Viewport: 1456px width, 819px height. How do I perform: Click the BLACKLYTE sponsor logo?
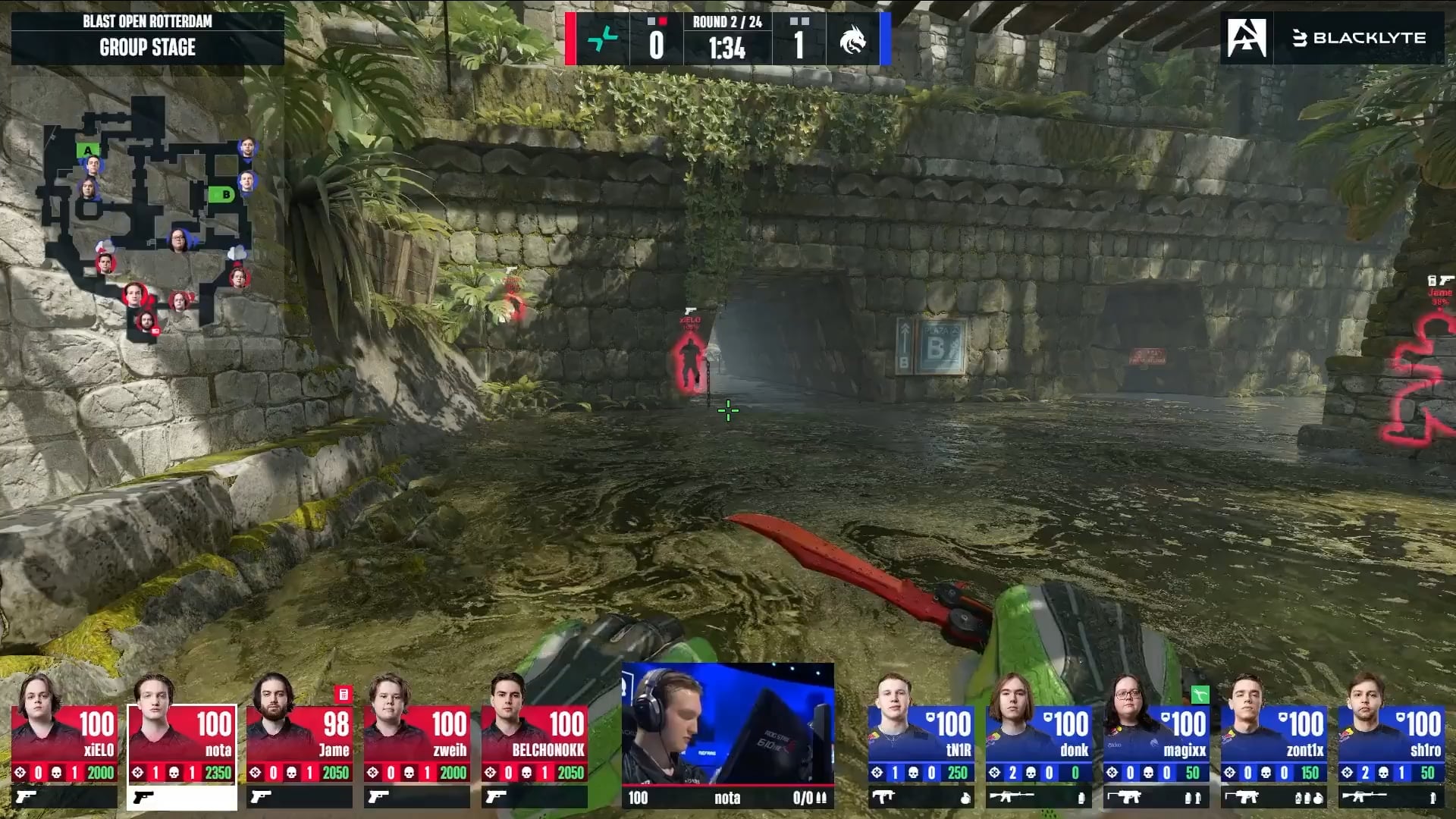click(1359, 38)
